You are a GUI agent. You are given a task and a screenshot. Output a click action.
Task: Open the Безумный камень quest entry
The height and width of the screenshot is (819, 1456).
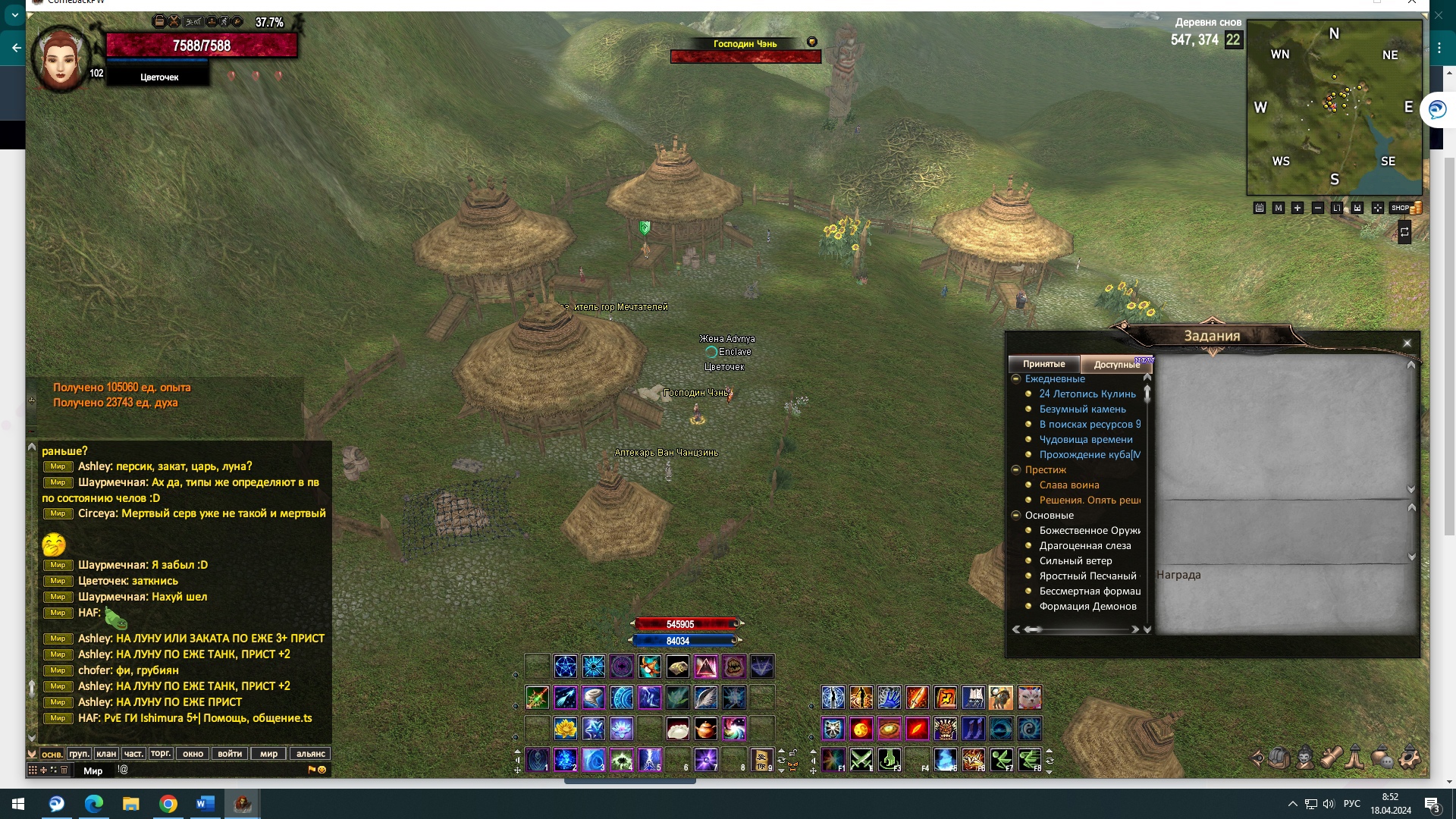pos(1082,409)
